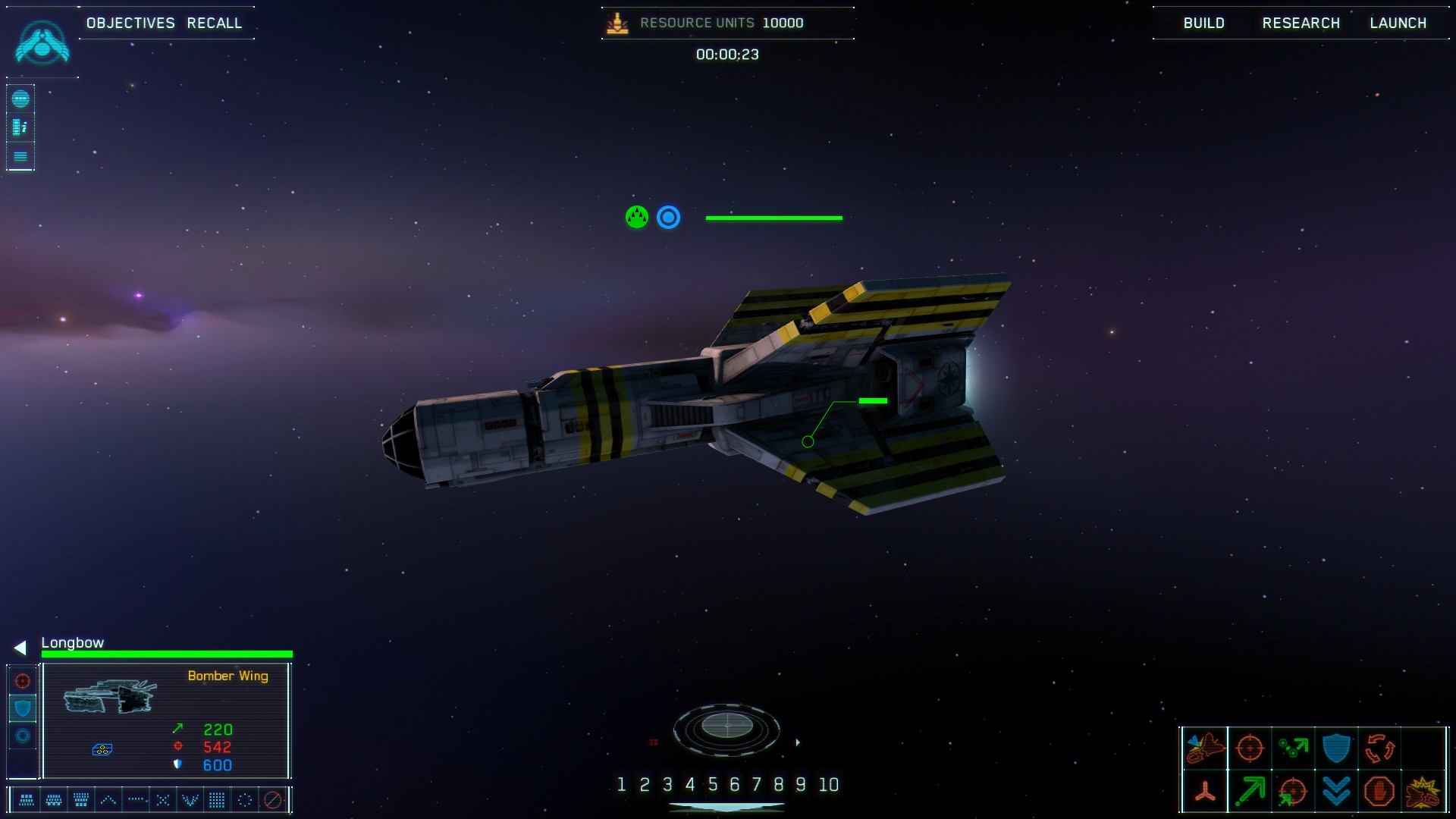The height and width of the screenshot is (819, 1456).
Task: Cancel formation with the red no-symbol icon
Action: click(273, 800)
